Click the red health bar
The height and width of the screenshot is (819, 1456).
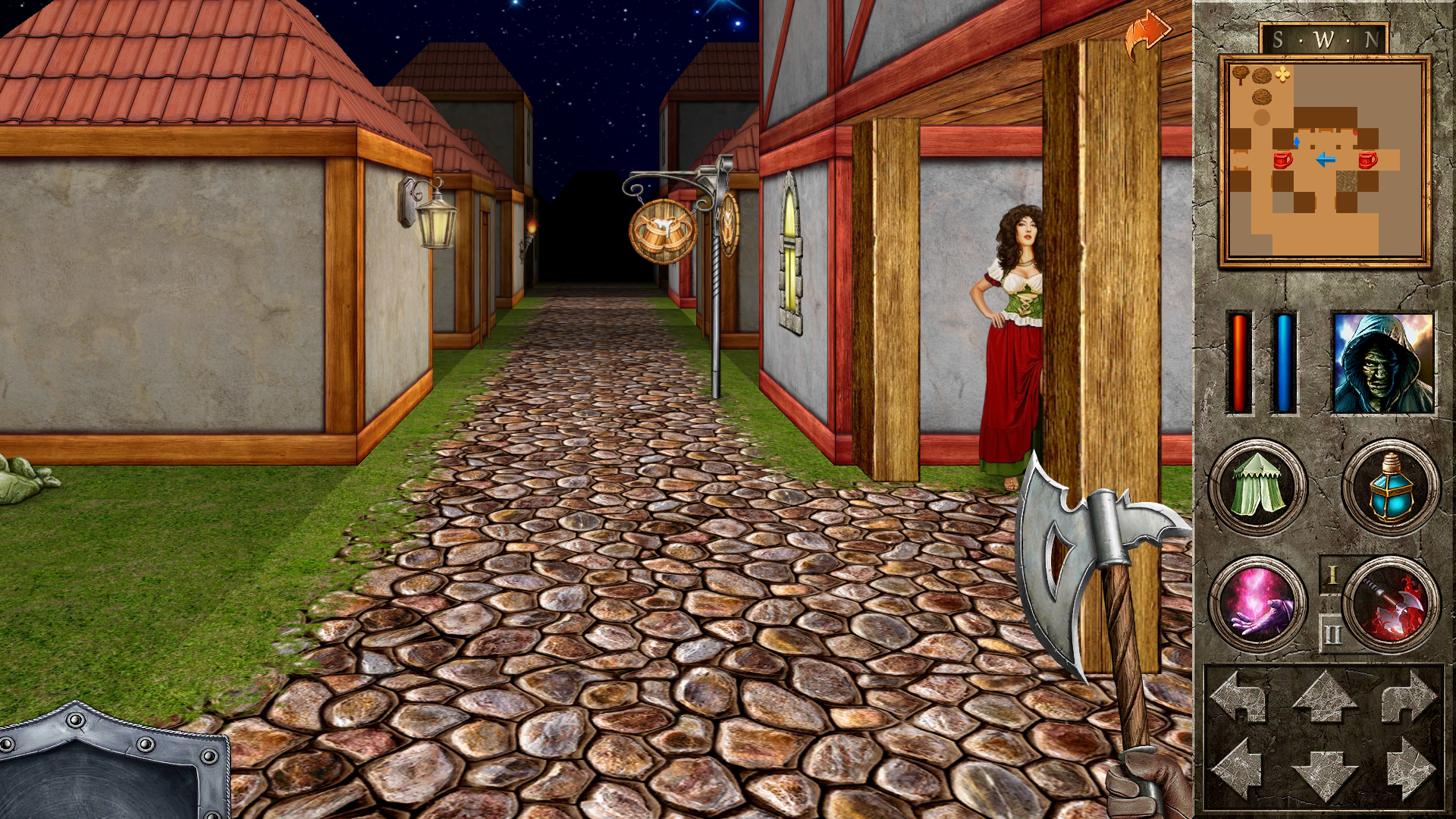[x=1239, y=364]
